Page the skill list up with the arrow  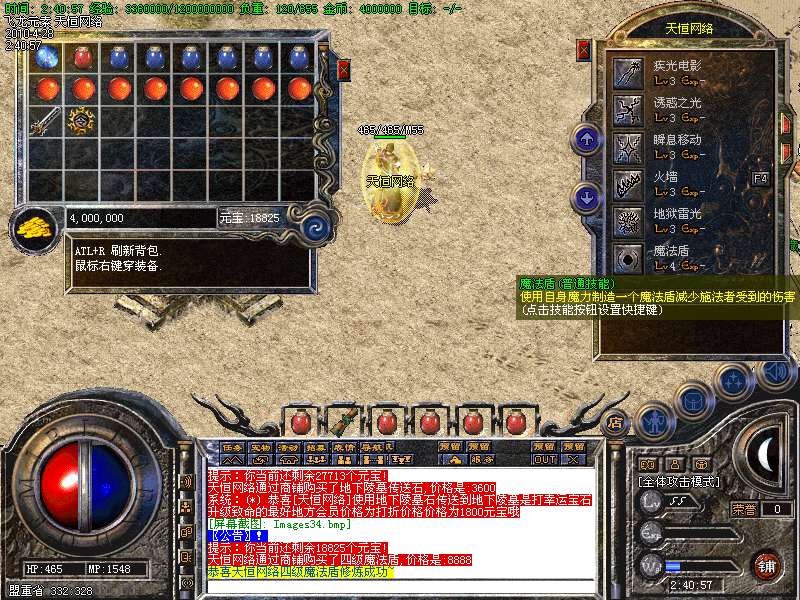tap(586, 138)
